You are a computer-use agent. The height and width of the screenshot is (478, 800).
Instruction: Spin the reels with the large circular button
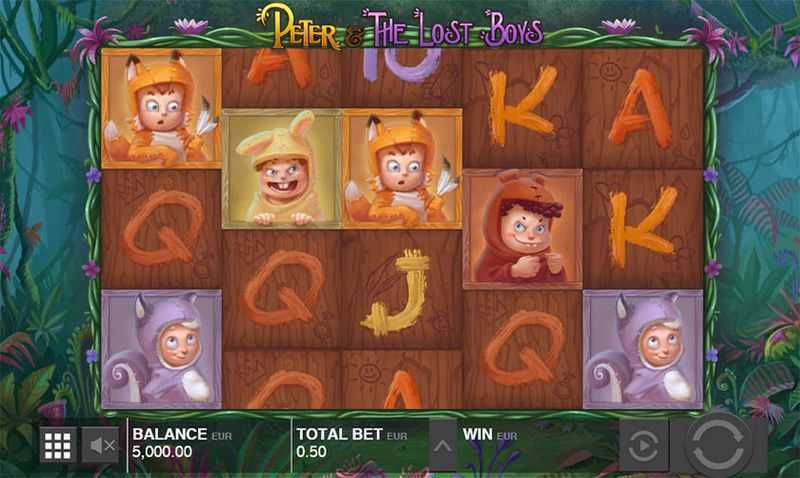717,443
